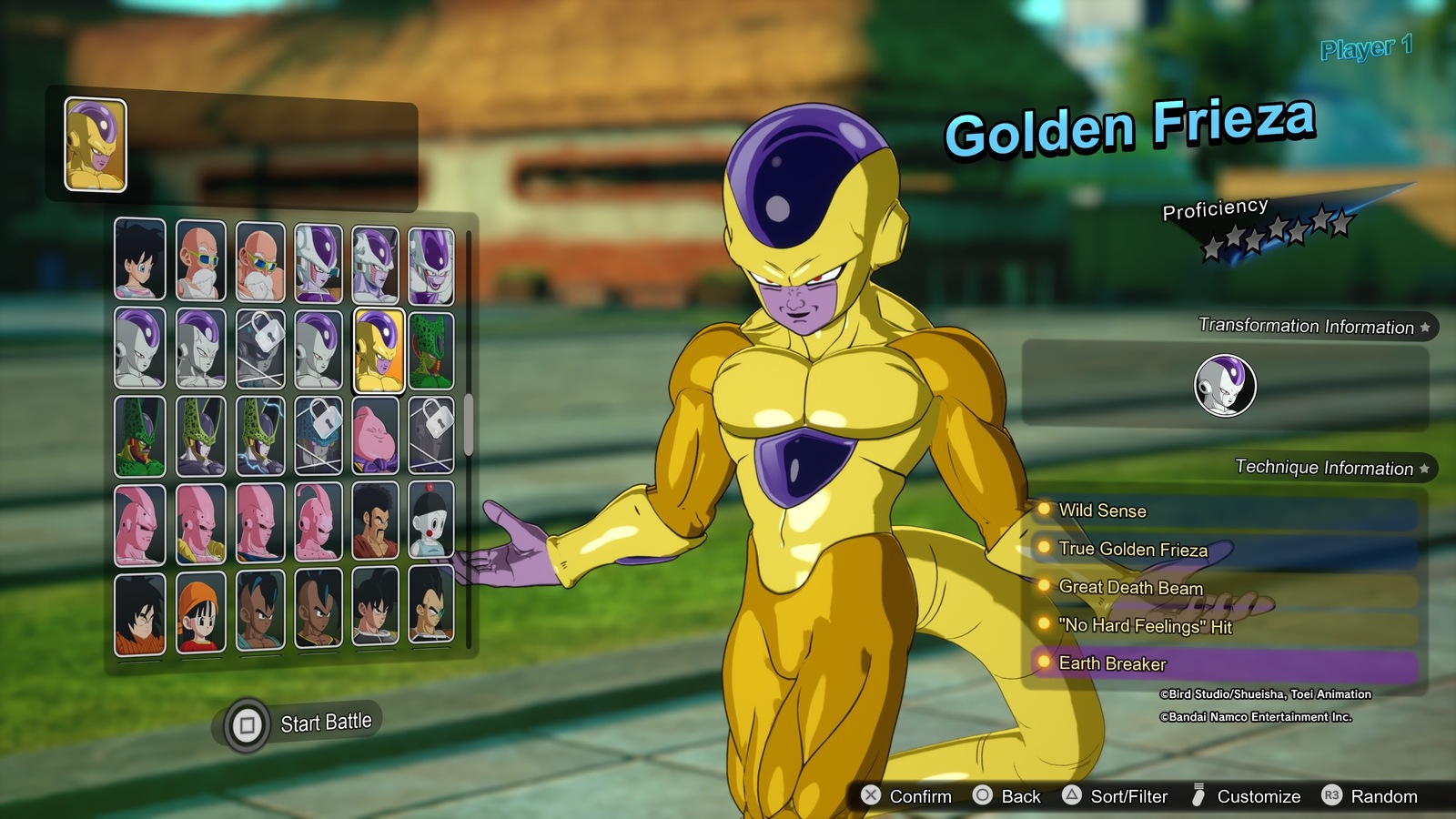Screen dimensions: 1456x819
Task: Select Chiaotzu's character tile
Action: [x=430, y=521]
